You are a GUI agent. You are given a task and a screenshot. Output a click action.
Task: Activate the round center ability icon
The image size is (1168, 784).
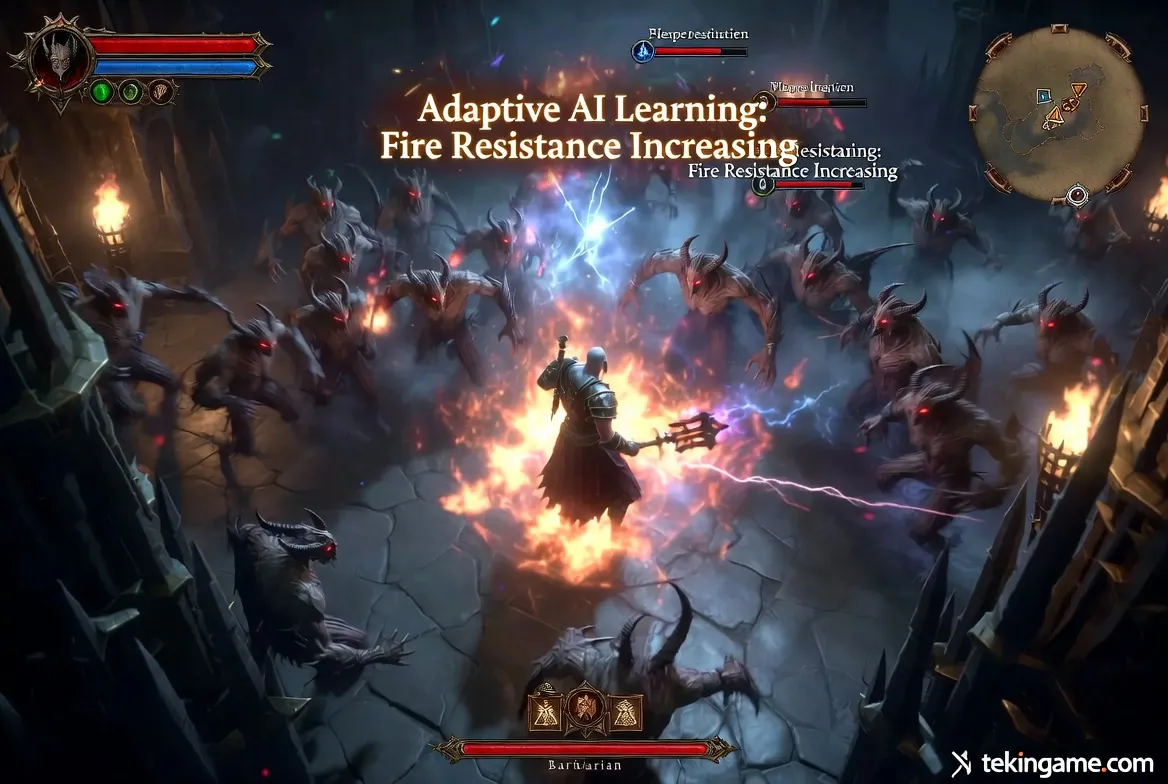click(x=586, y=710)
